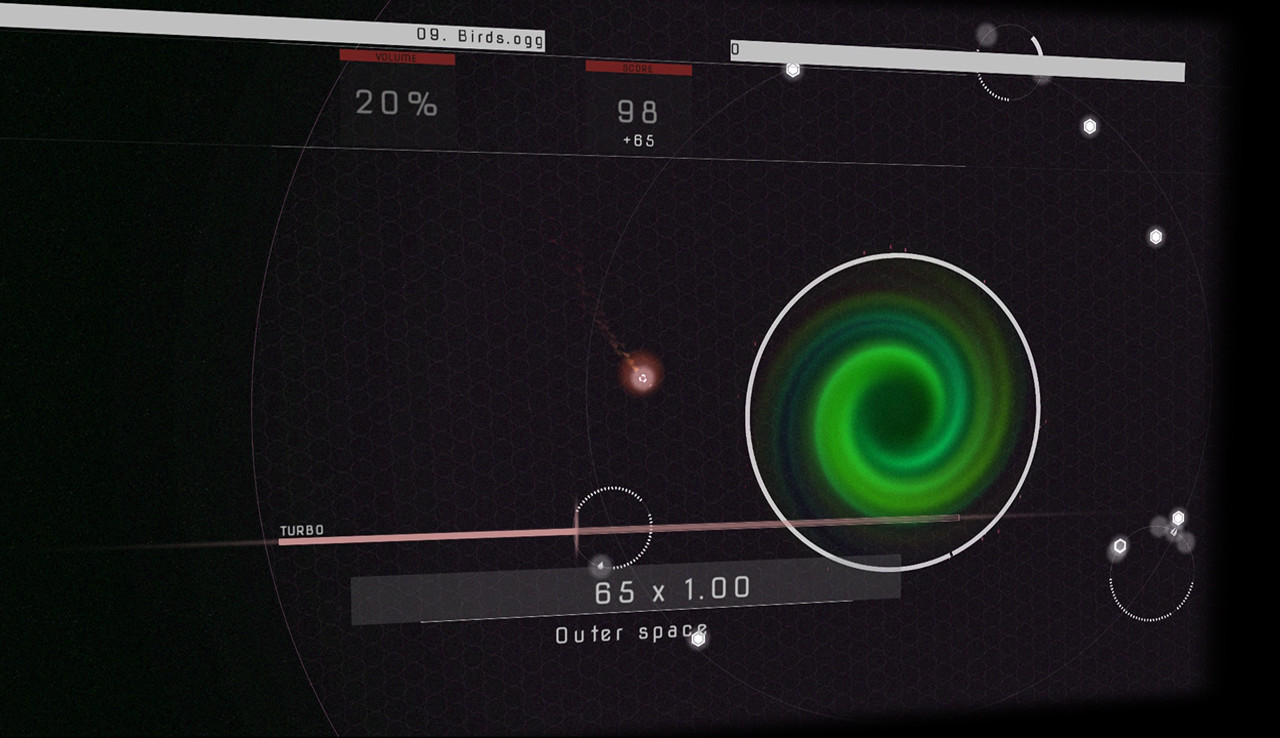The width and height of the screenshot is (1280, 738).
Task: Select the glowing player orb with trail
Action: (641, 380)
